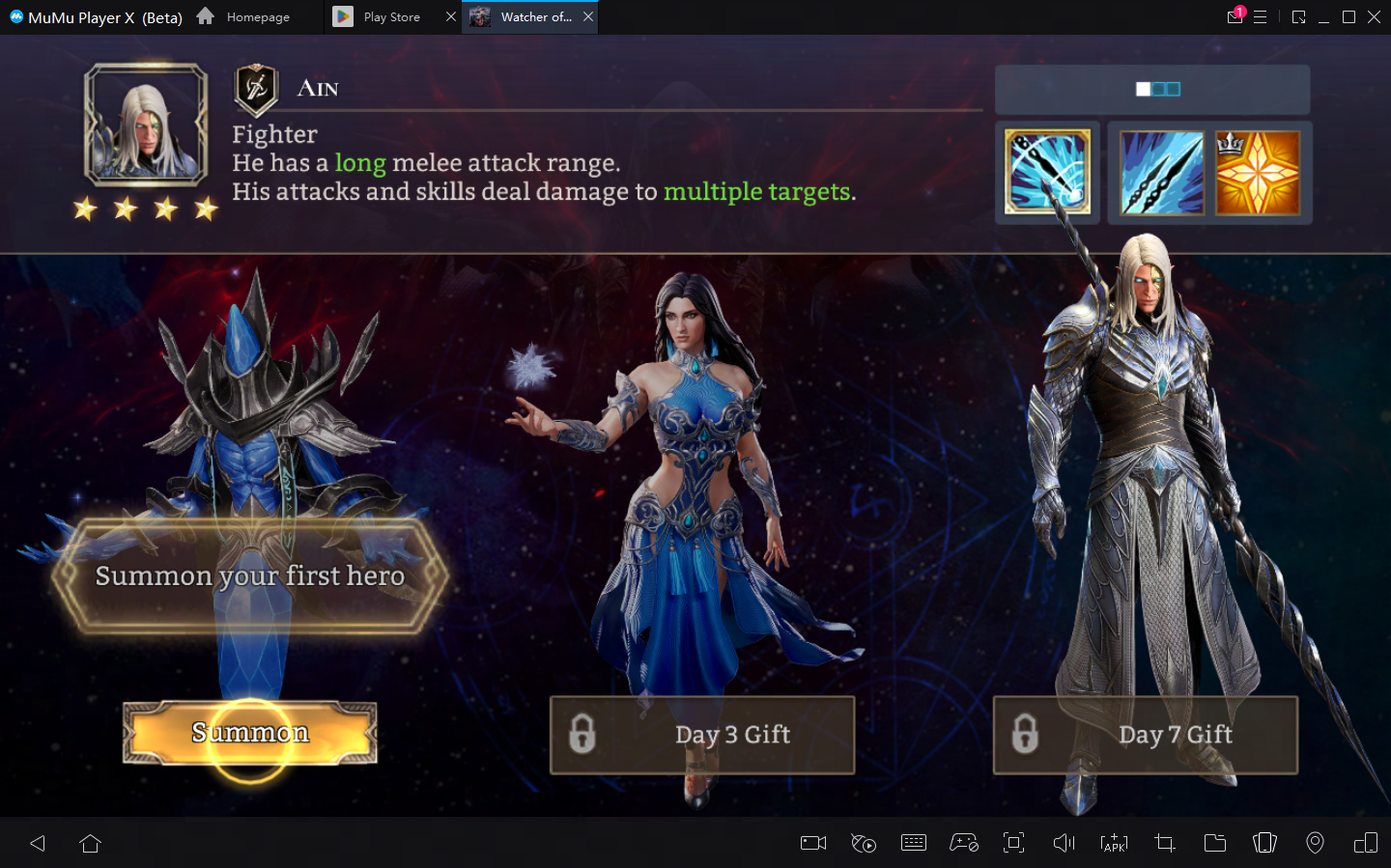The width and height of the screenshot is (1391, 868).
Task: Go to the MuMu Player Homepage
Action: point(244,17)
